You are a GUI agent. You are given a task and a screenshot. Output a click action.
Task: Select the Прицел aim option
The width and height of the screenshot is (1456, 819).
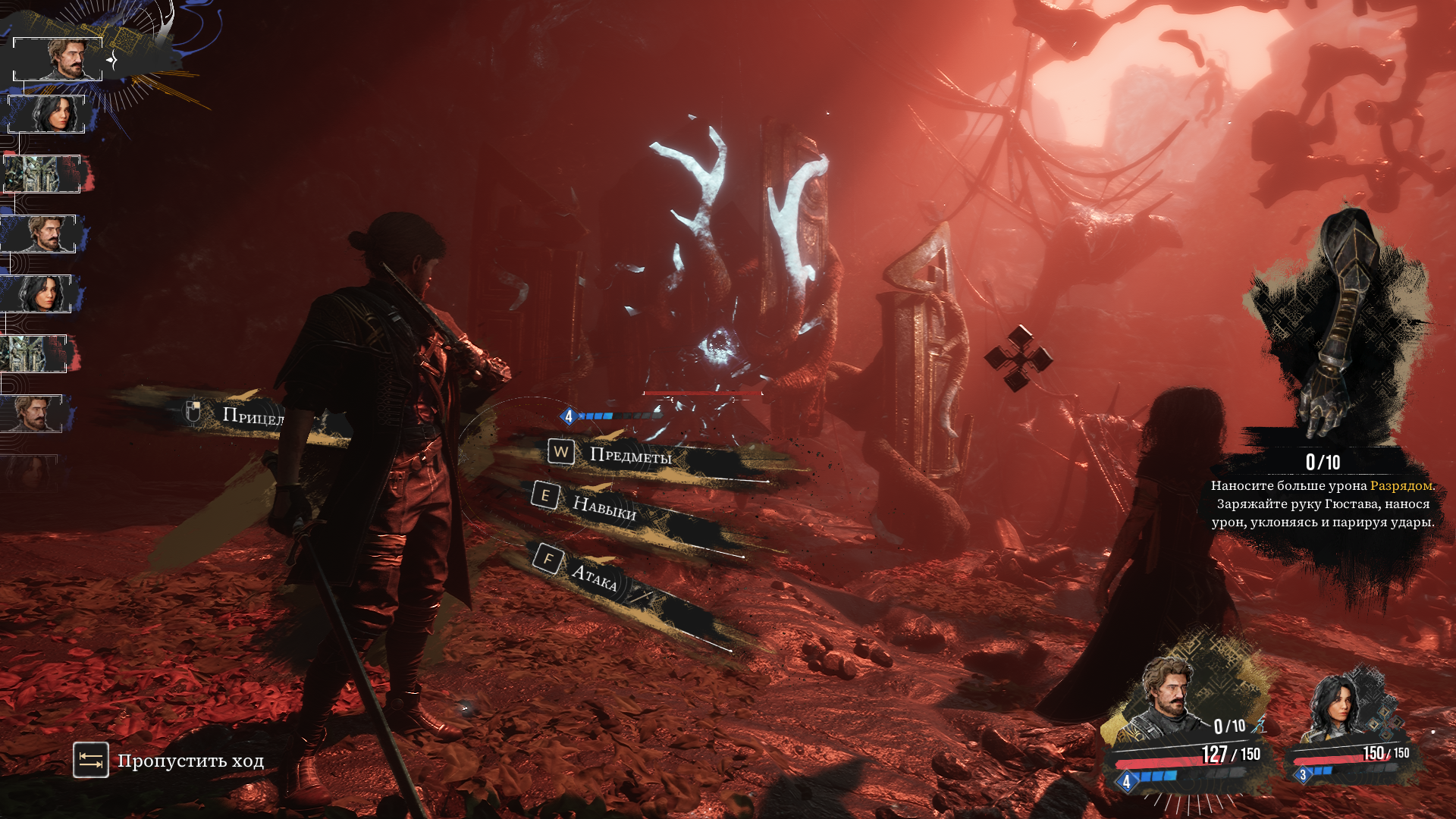pos(252,415)
